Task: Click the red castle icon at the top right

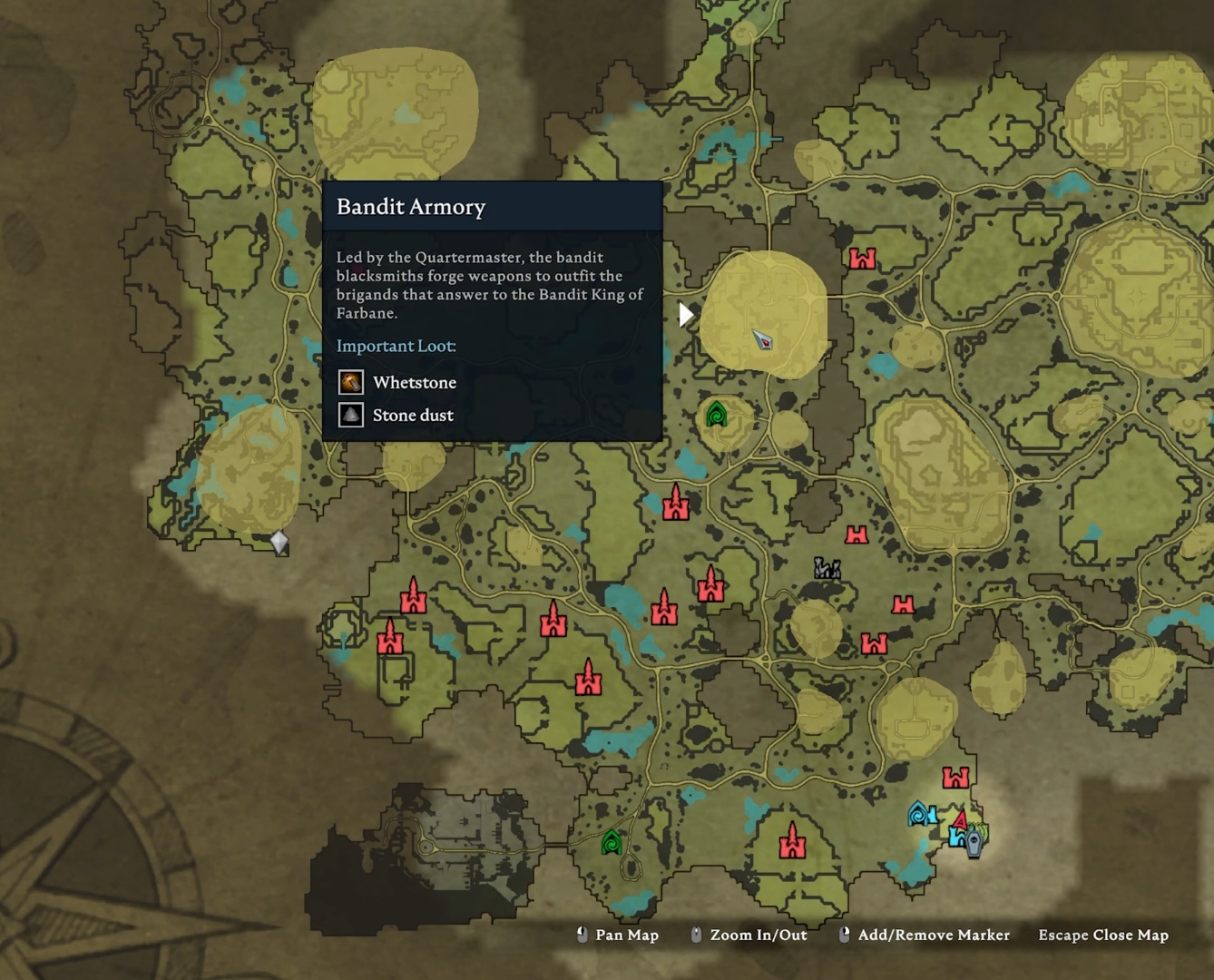Action: 862,259
